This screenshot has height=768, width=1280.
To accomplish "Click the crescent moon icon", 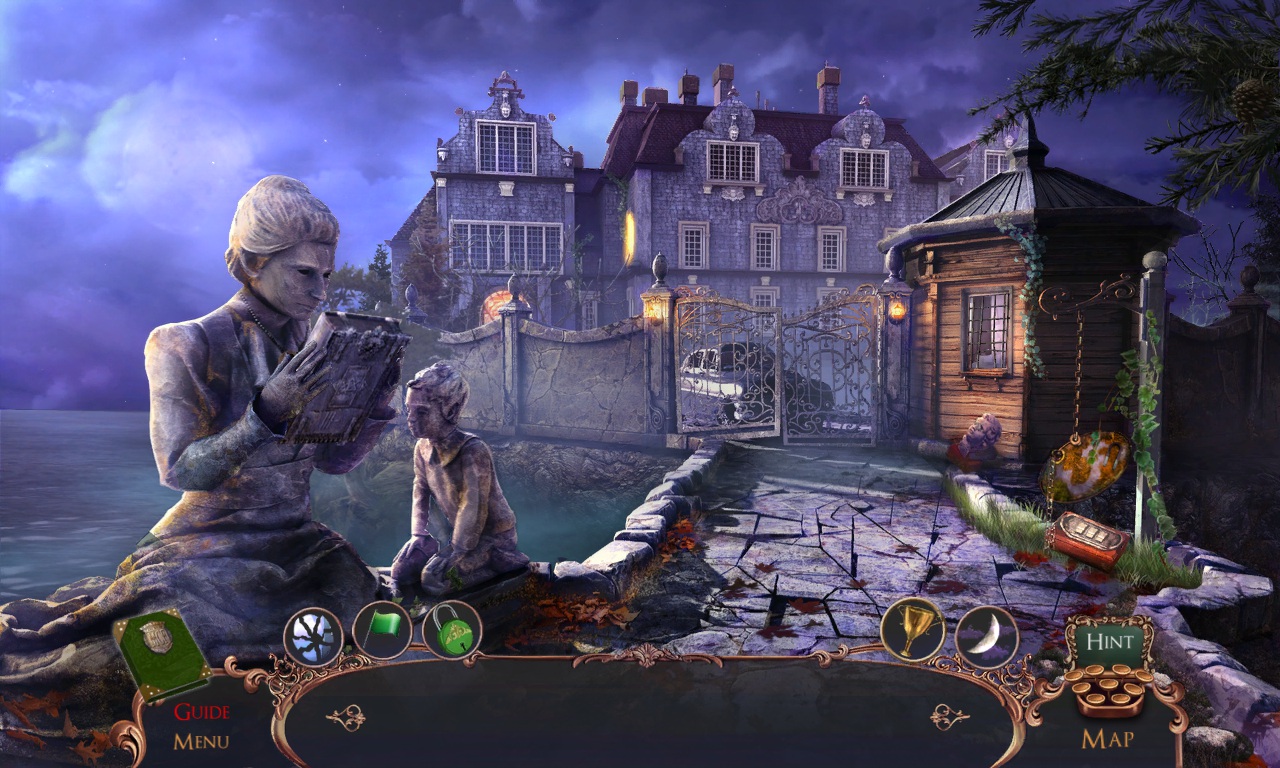I will (x=988, y=633).
